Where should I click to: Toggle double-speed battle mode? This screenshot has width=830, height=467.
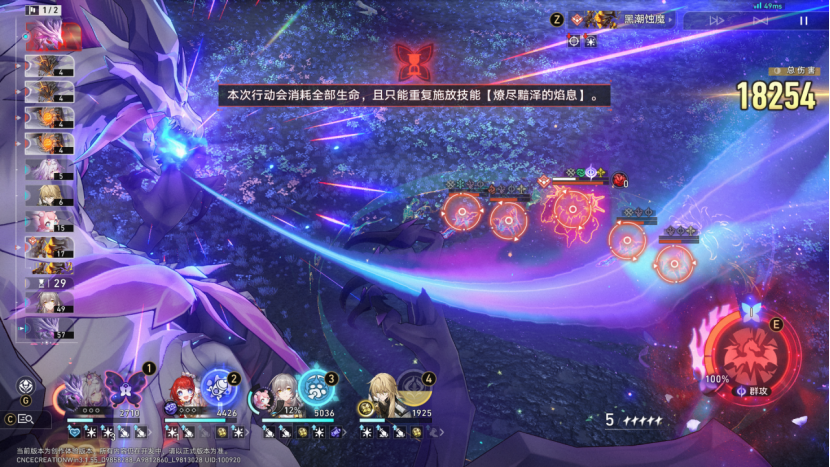click(717, 20)
